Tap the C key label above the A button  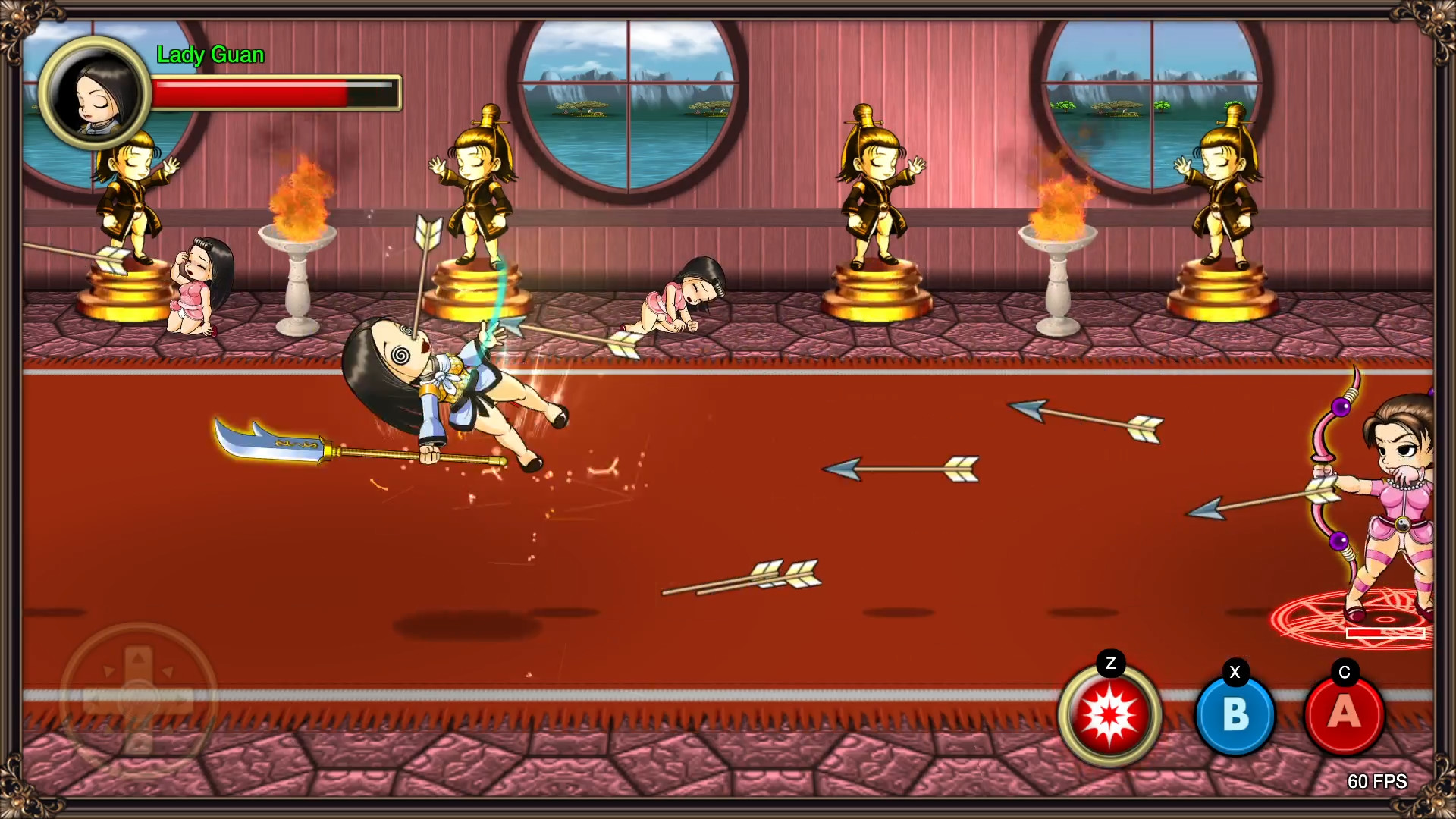click(1344, 670)
